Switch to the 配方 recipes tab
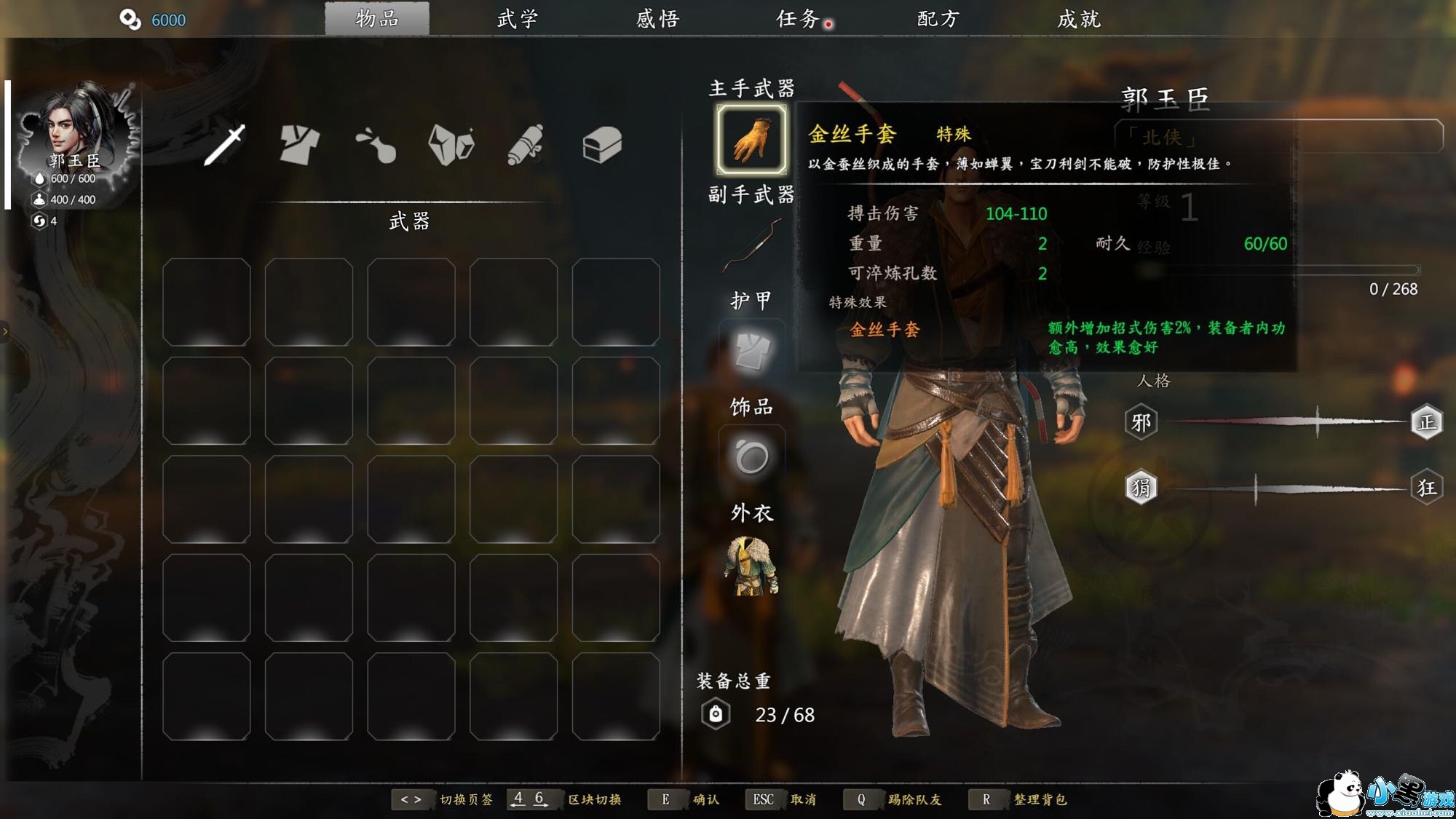The height and width of the screenshot is (819, 1456). (x=938, y=19)
